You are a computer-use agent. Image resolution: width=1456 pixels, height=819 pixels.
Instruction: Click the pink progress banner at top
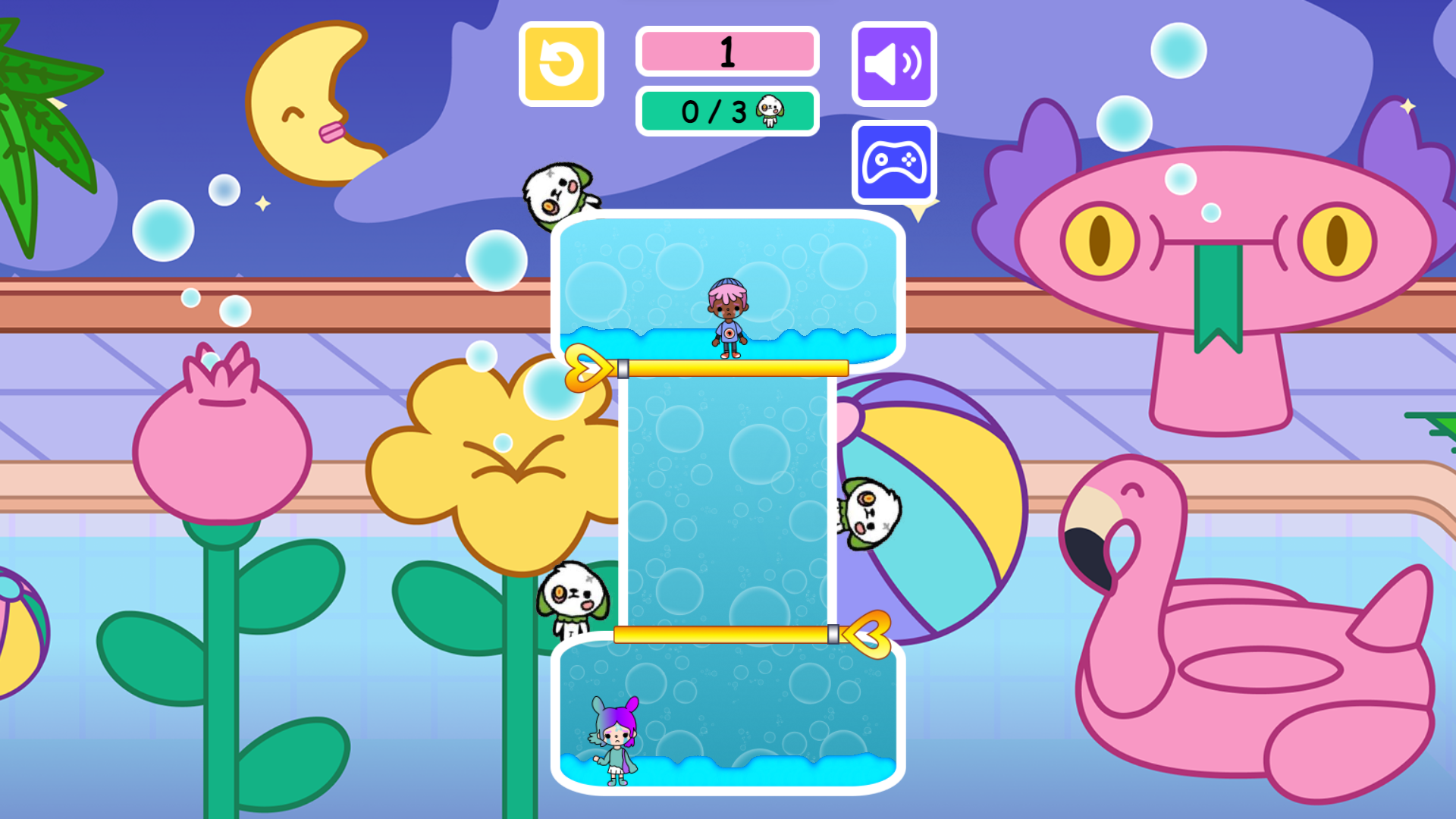pos(727,52)
